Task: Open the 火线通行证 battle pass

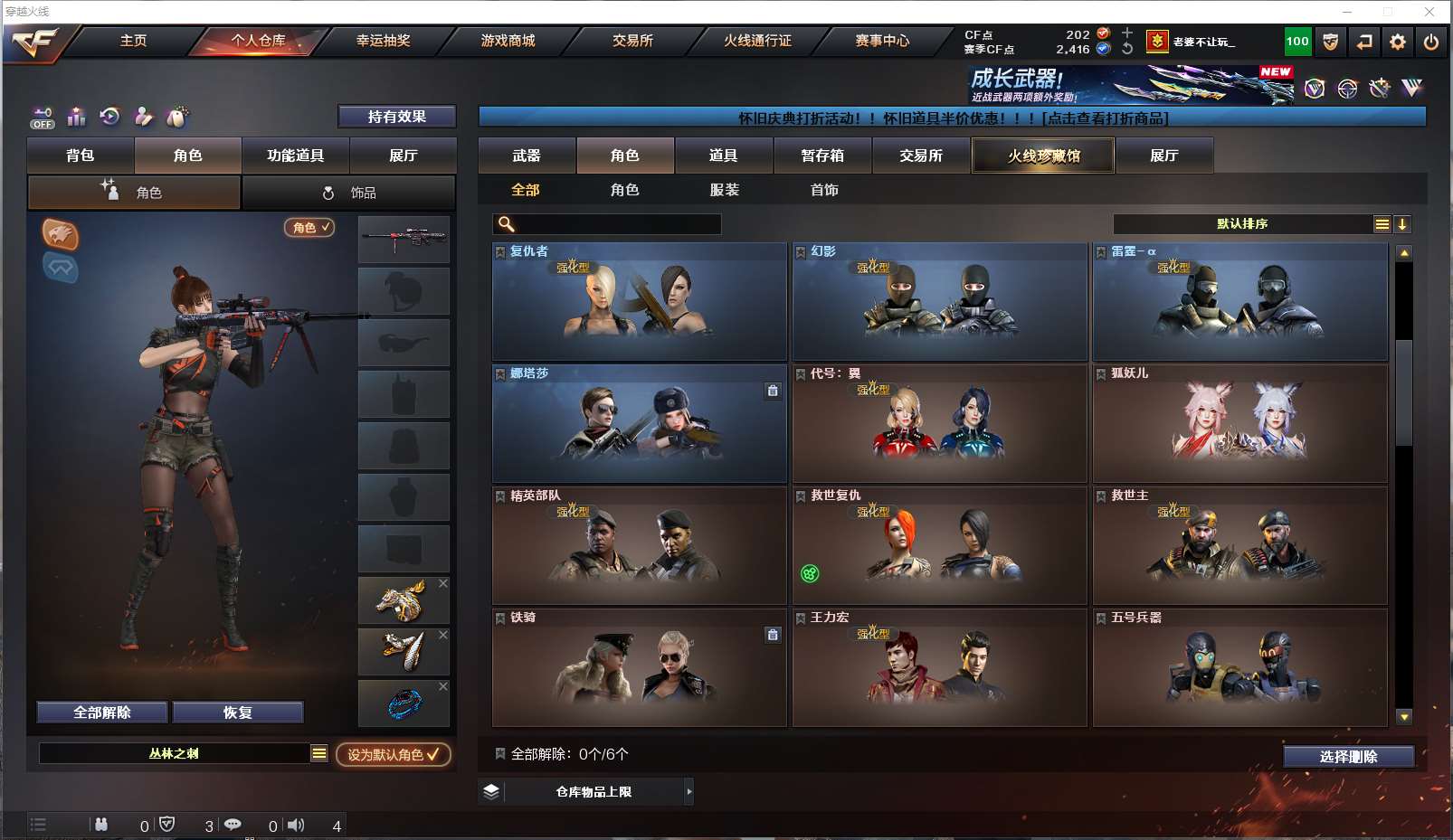Action: coord(757,41)
